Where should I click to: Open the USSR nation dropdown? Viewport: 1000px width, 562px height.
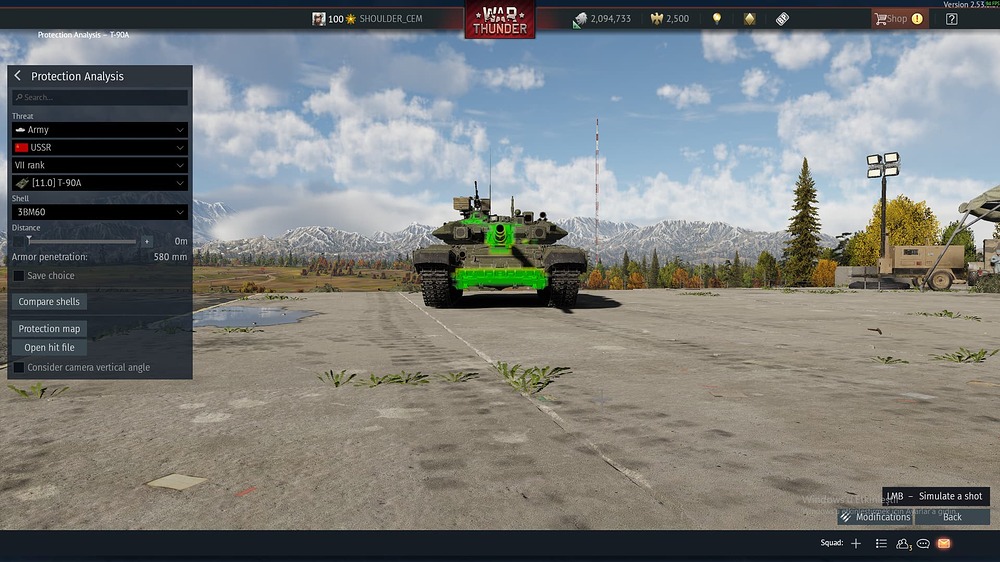100,148
